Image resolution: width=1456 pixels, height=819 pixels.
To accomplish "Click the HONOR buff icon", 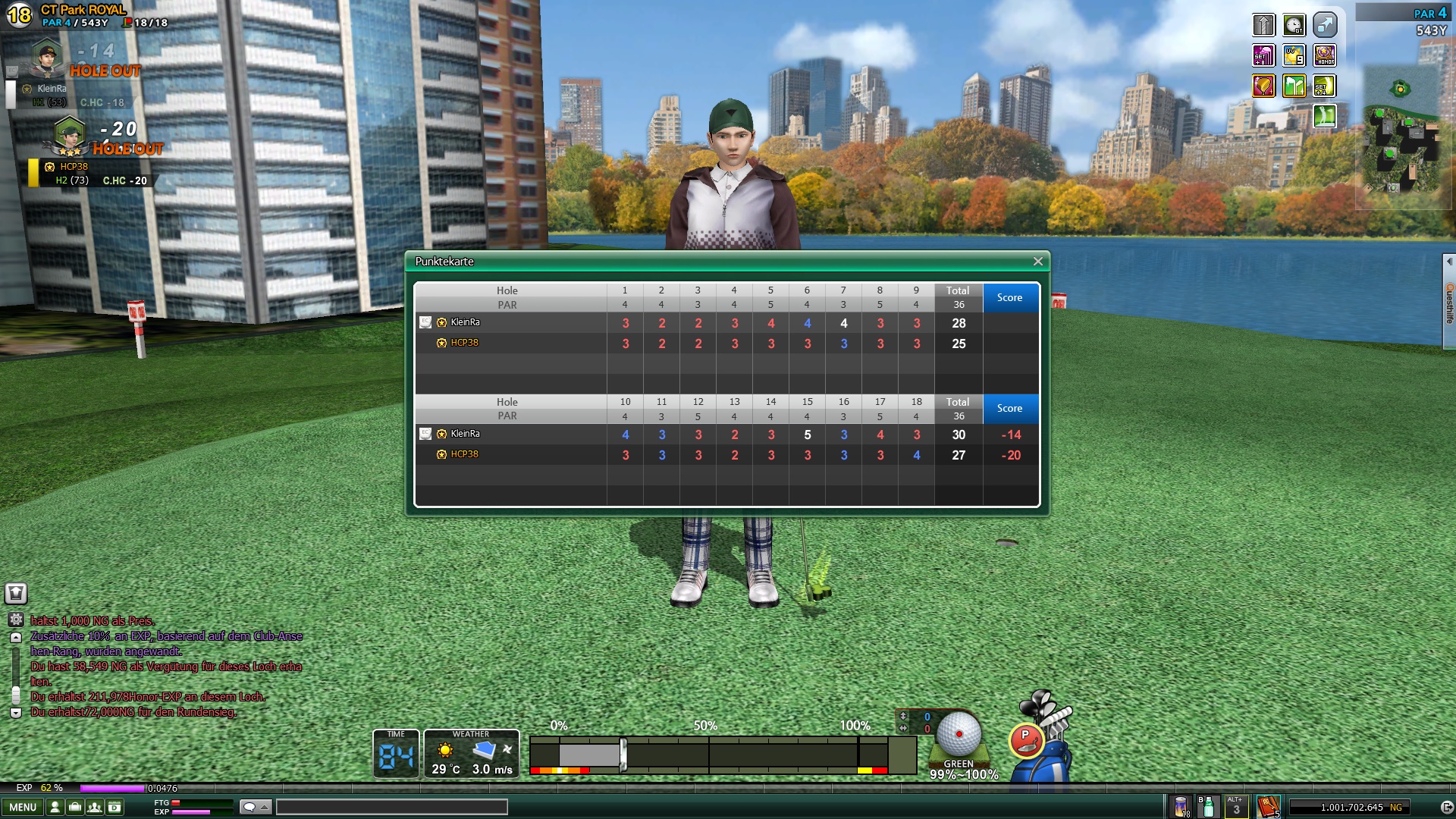I will [1324, 55].
